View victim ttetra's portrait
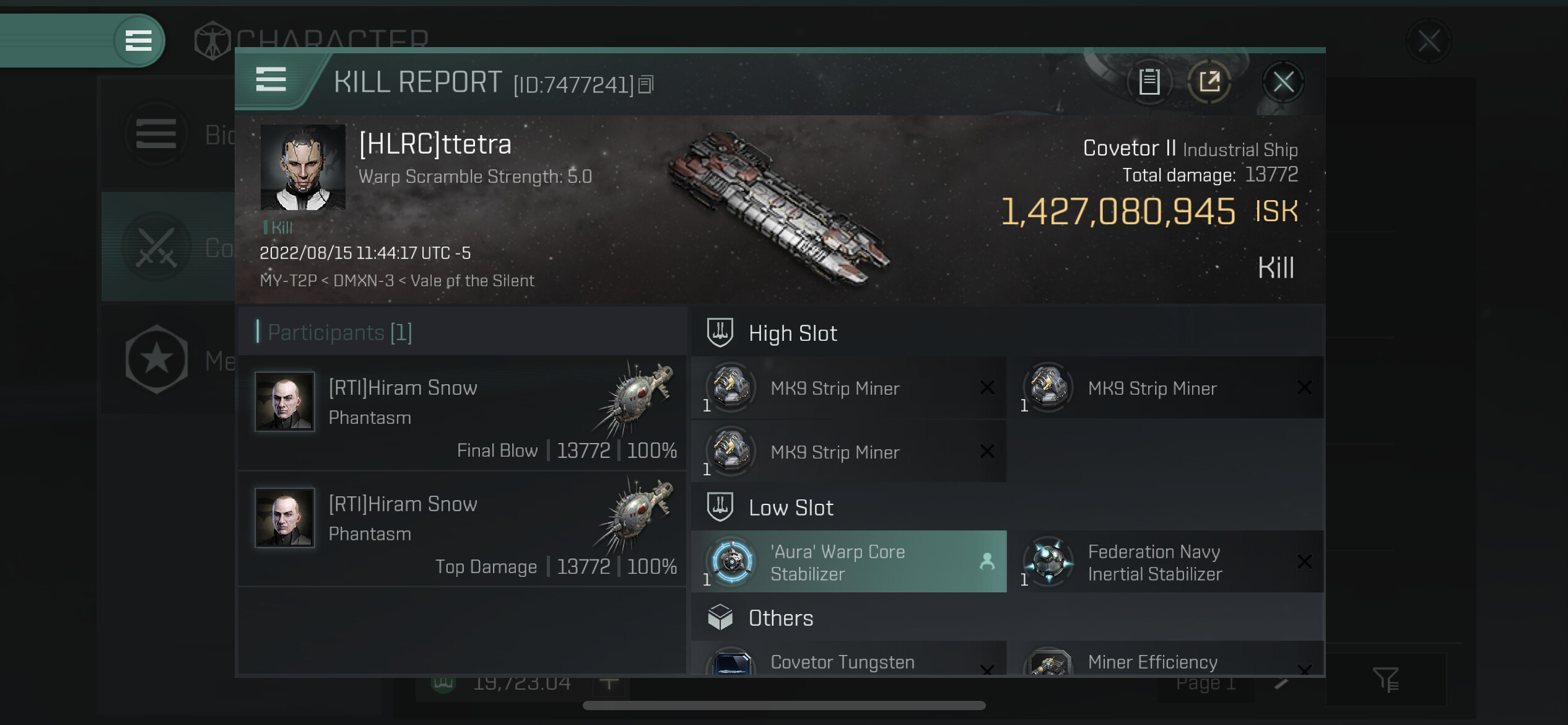This screenshot has width=1568, height=725. coord(303,167)
